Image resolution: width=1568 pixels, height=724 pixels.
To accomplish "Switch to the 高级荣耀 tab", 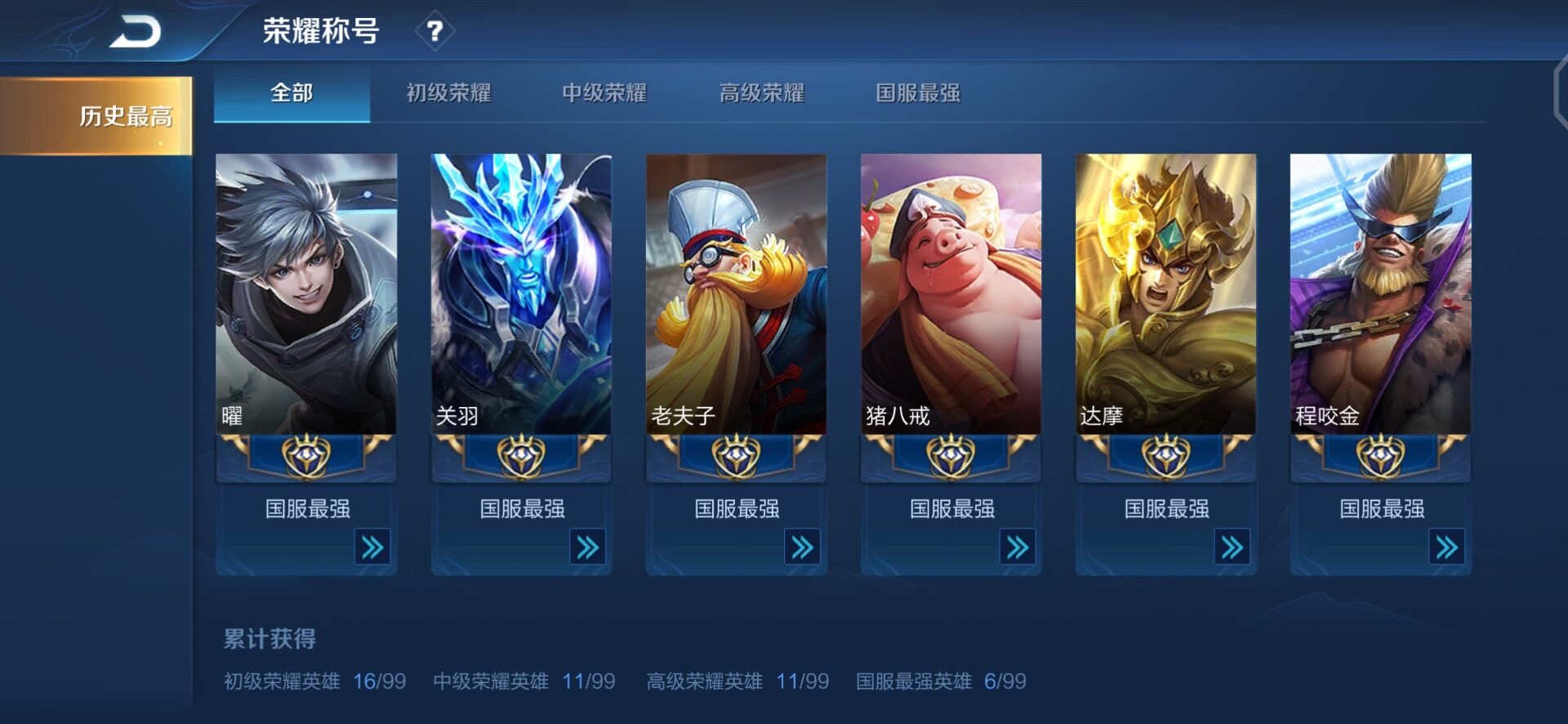I will 762,94.
